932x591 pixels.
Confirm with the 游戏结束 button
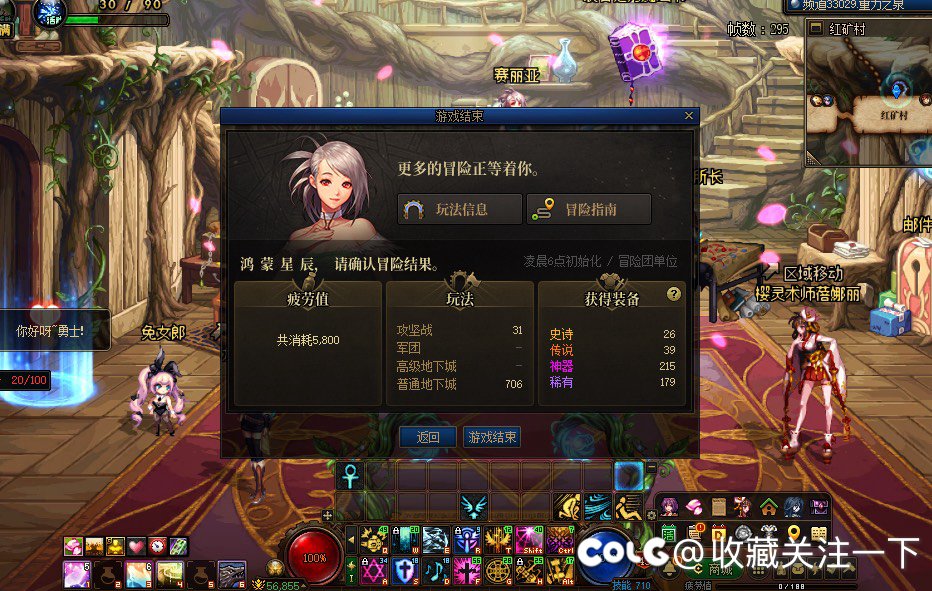click(491, 437)
